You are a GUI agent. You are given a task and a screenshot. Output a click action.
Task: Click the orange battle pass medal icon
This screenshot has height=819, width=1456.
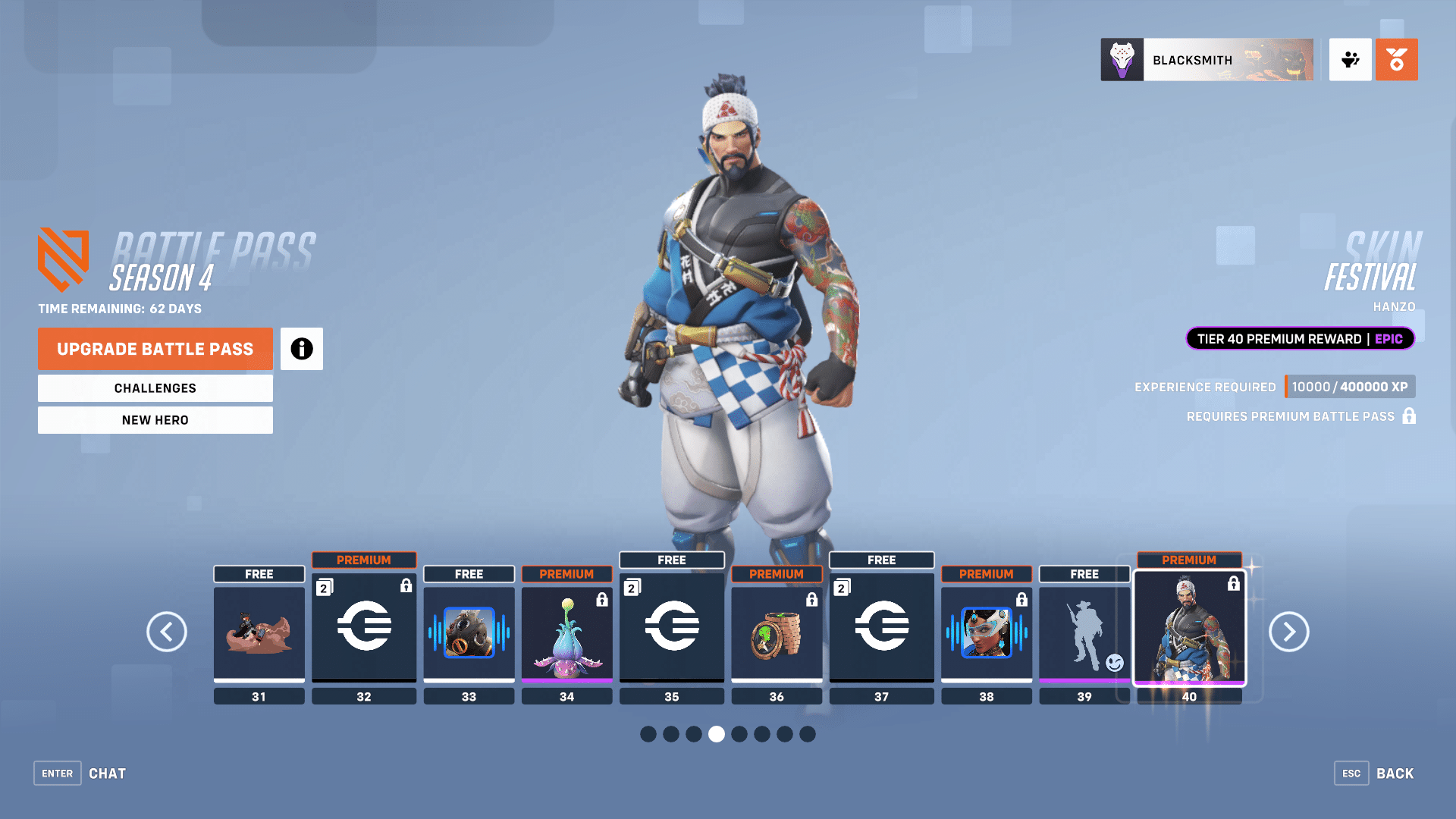pyautogui.click(x=1396, y=60)
